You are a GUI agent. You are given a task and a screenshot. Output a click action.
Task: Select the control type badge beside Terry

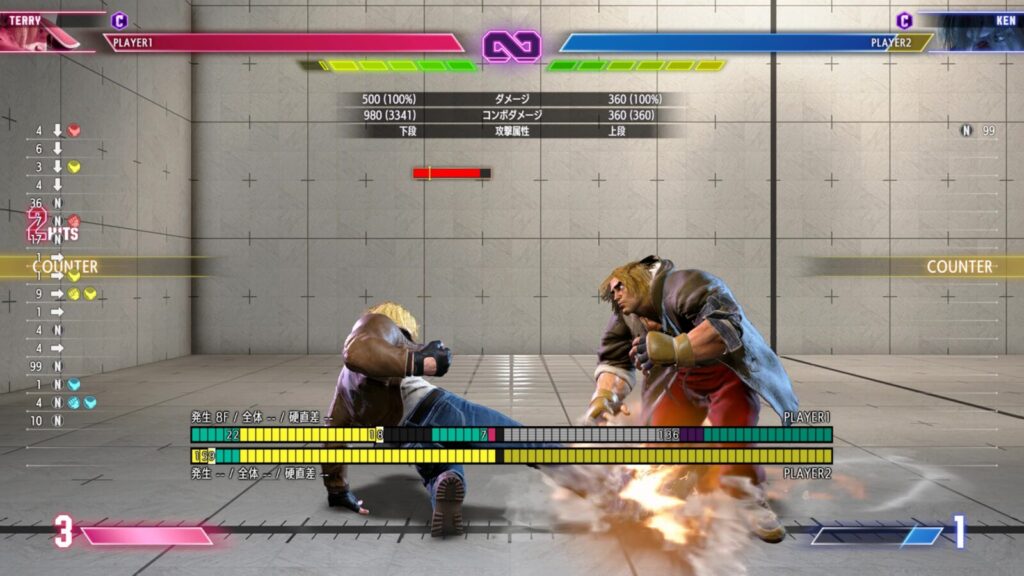pos(119,20)
